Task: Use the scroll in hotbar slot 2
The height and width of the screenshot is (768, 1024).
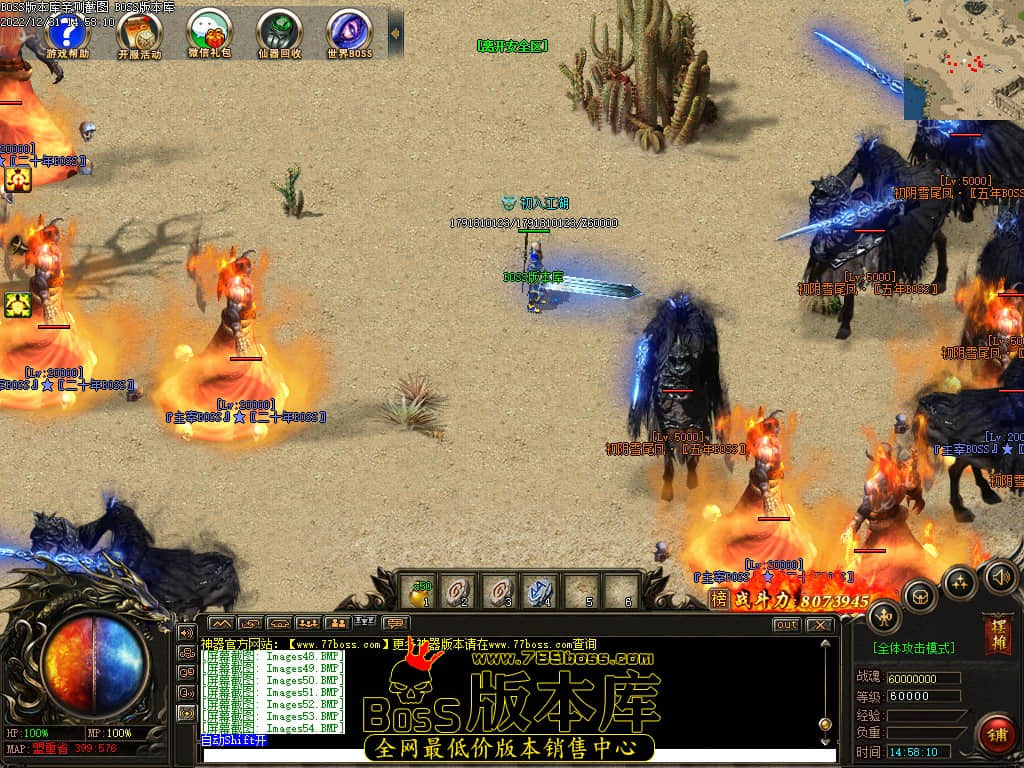Action: (459, 592)
